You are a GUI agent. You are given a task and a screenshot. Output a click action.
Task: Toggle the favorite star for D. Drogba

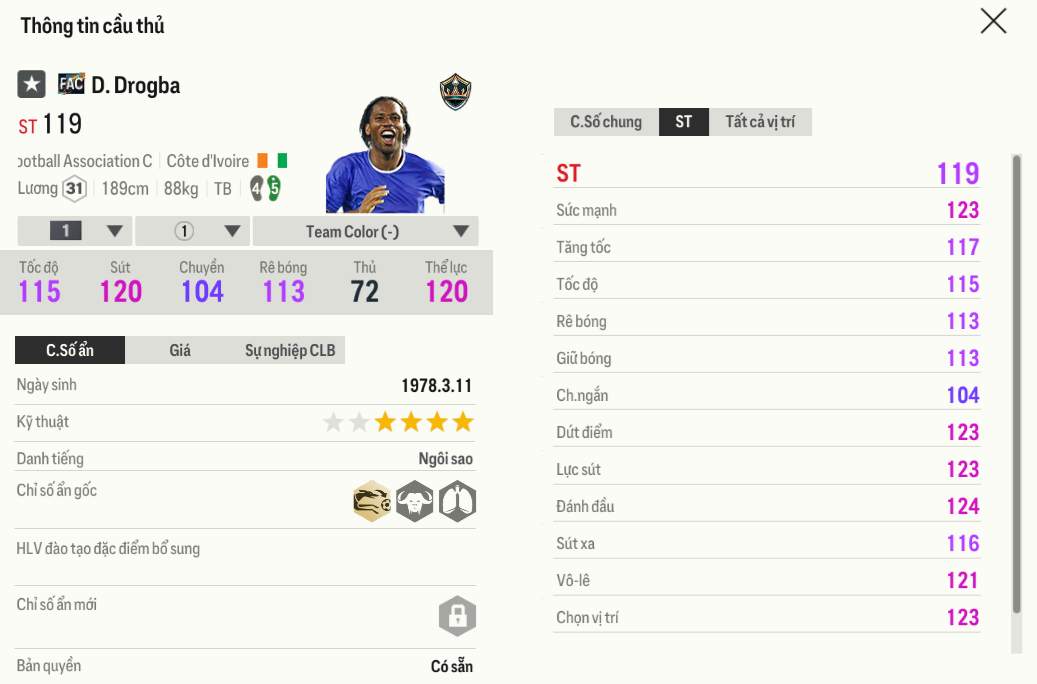[31, 85]
